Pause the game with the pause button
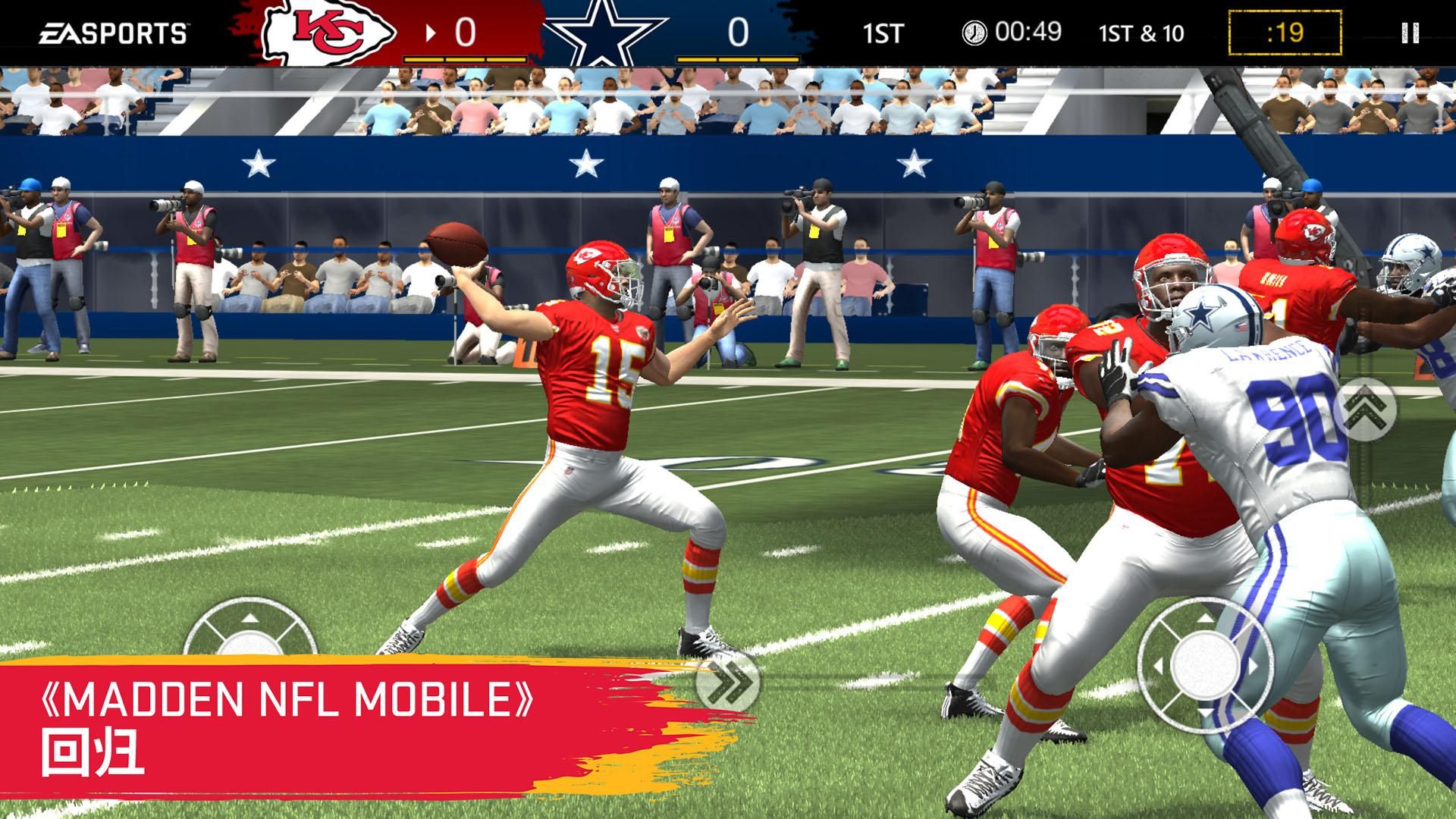The width and height of the screenshot is (1456, 819). click(x=1410, y=33)
